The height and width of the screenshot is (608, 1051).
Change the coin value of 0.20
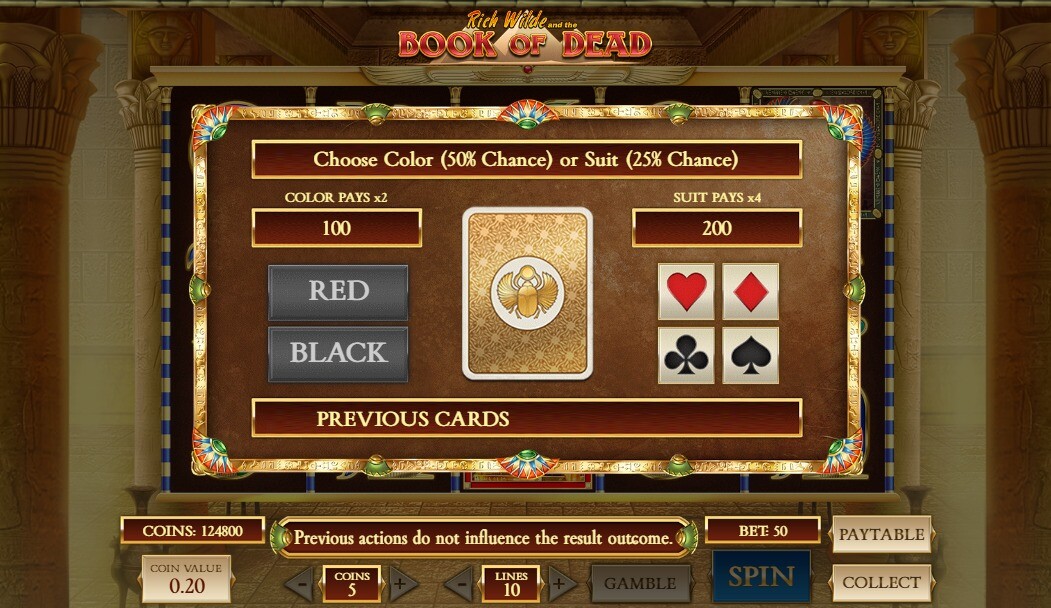click(186, 579)
